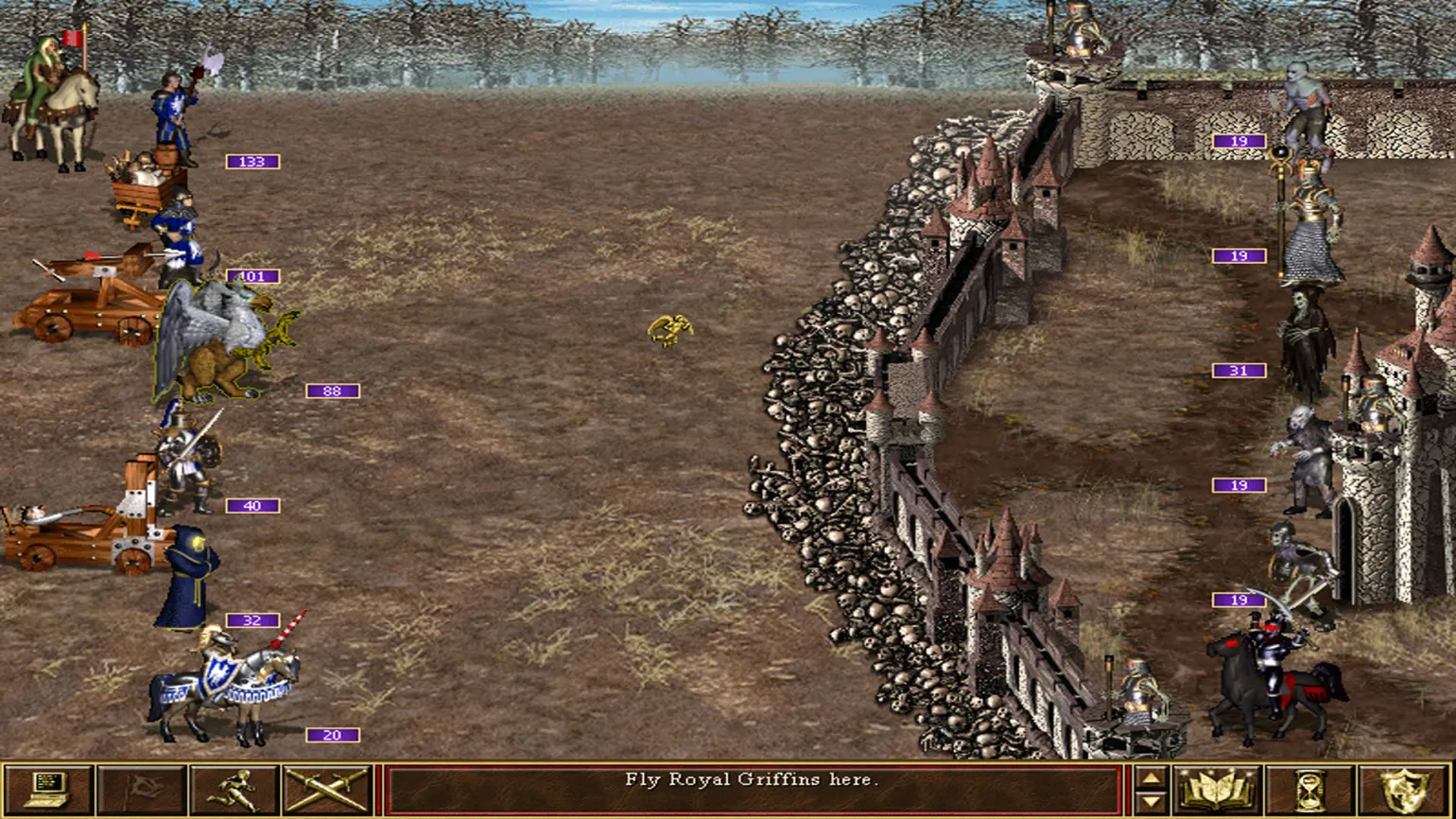Click the greyed-out surrender flag button
Screen dimensions: 1456x819
141,790
